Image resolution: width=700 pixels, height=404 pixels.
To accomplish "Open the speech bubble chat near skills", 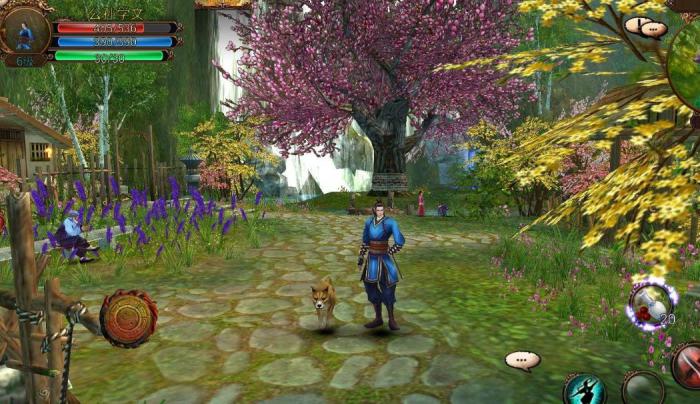I will 522,360.
